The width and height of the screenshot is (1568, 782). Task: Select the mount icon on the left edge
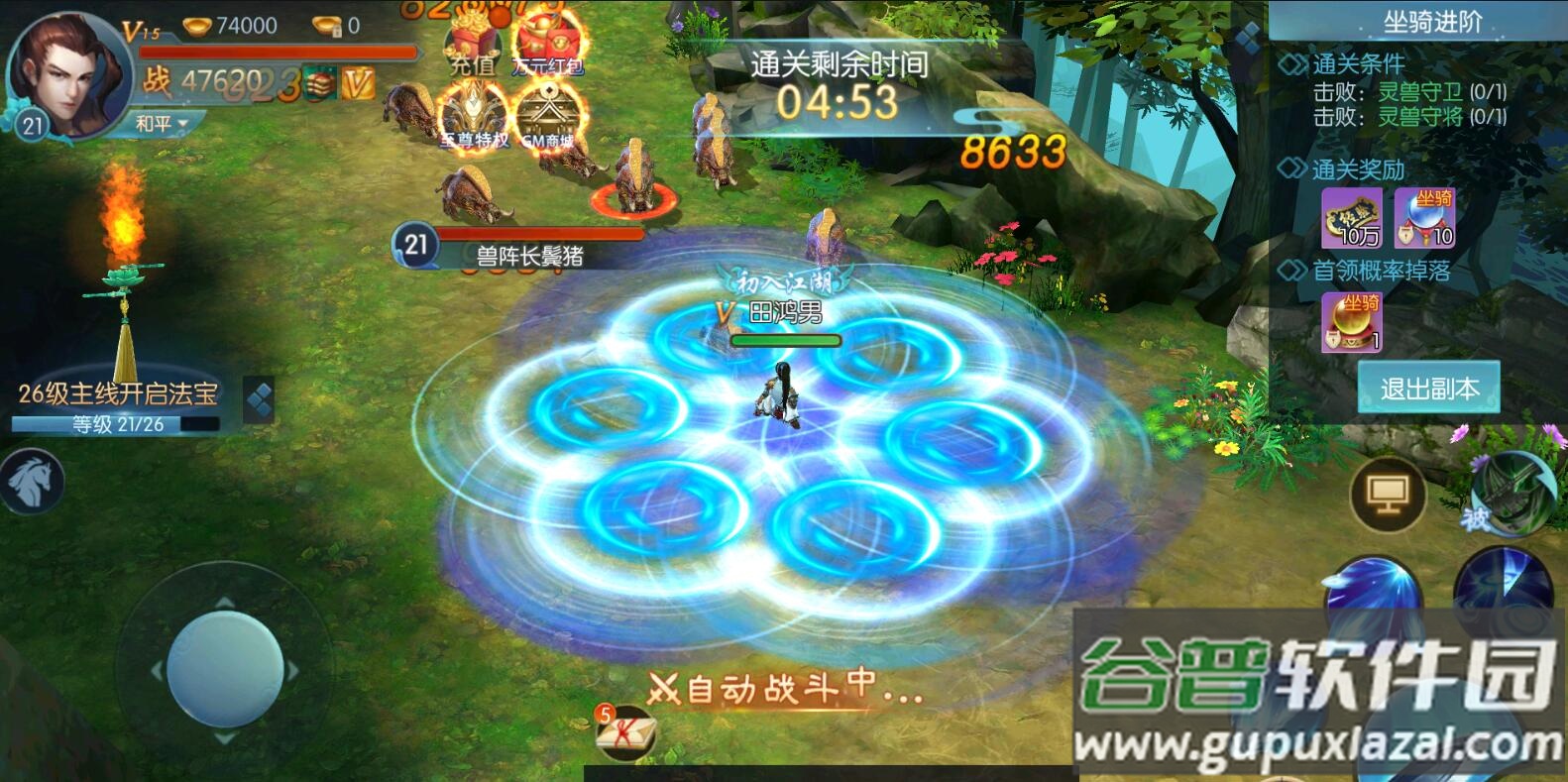[32, 479]
